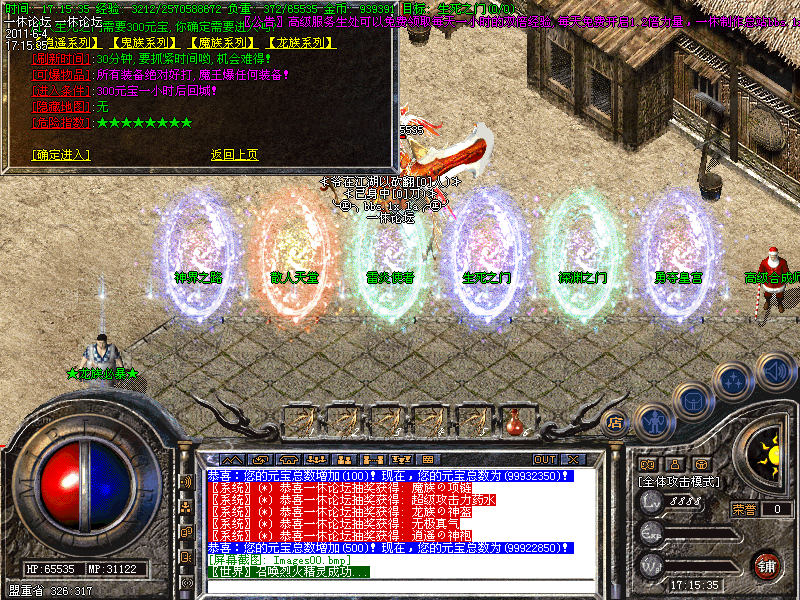This screenshot has width=800, height=600.
Task: Click the 全体攻击模式 attack mode label
Action: pyautogui.click(x=680, y=482)
